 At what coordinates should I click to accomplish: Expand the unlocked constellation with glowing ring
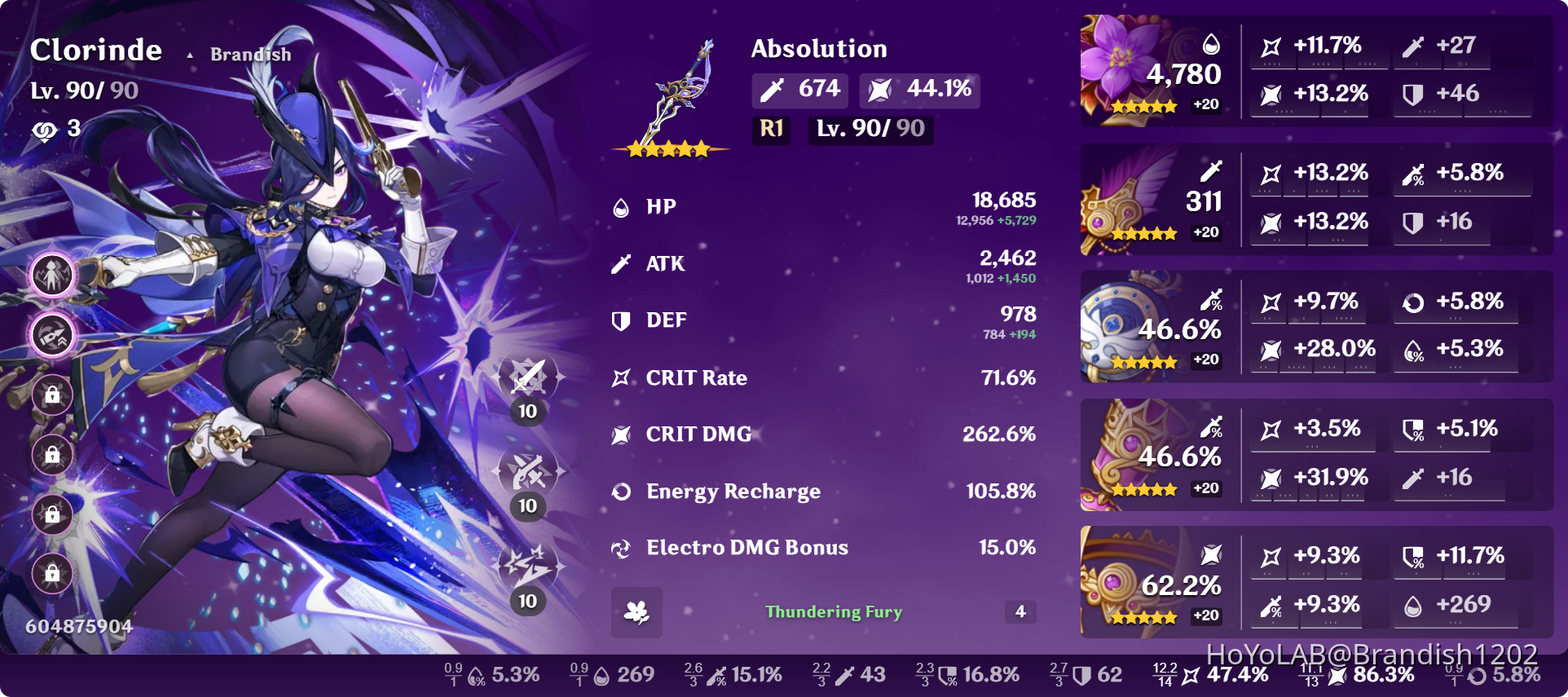[51, 335]
